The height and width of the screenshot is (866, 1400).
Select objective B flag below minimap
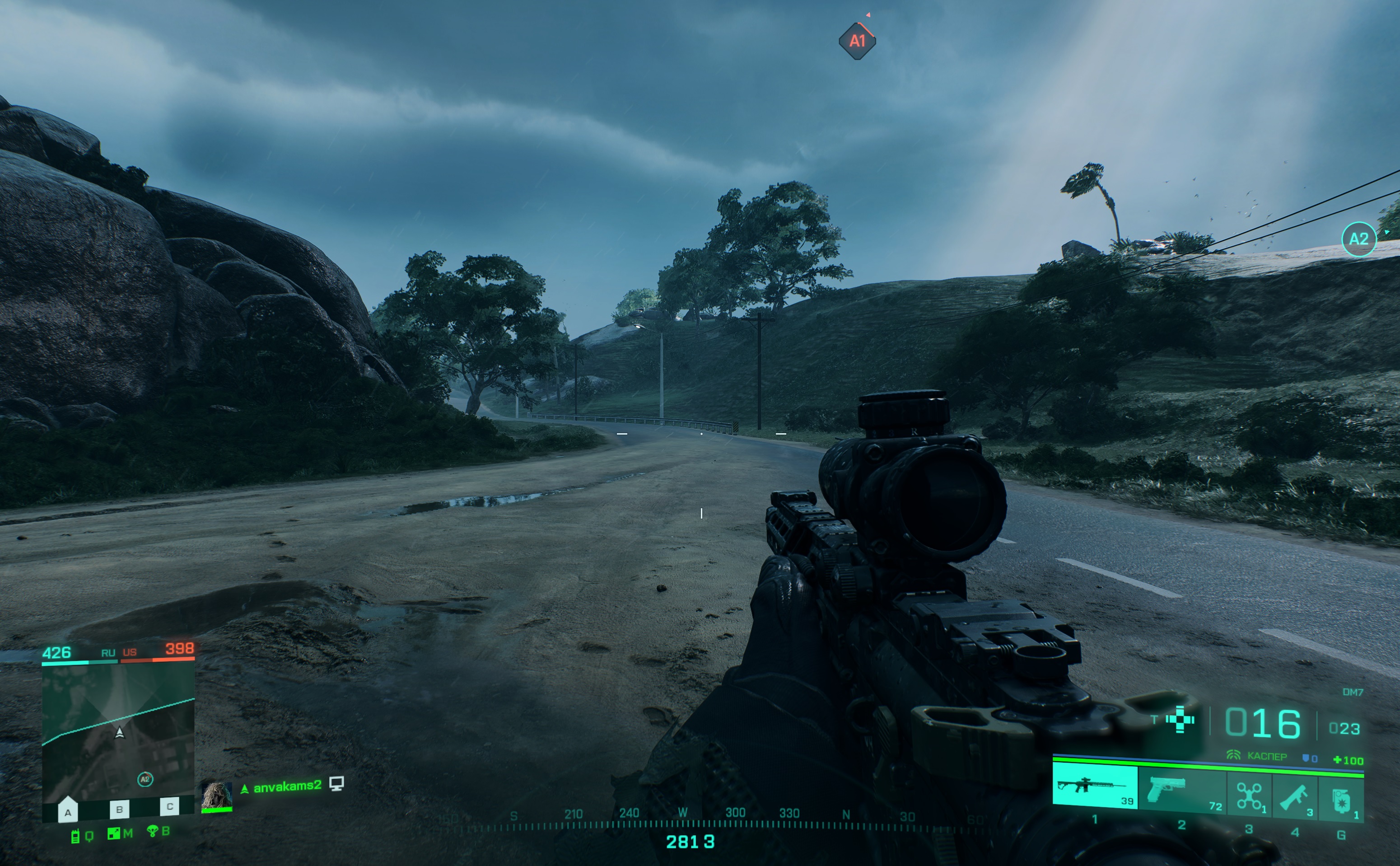click(119, 809)
